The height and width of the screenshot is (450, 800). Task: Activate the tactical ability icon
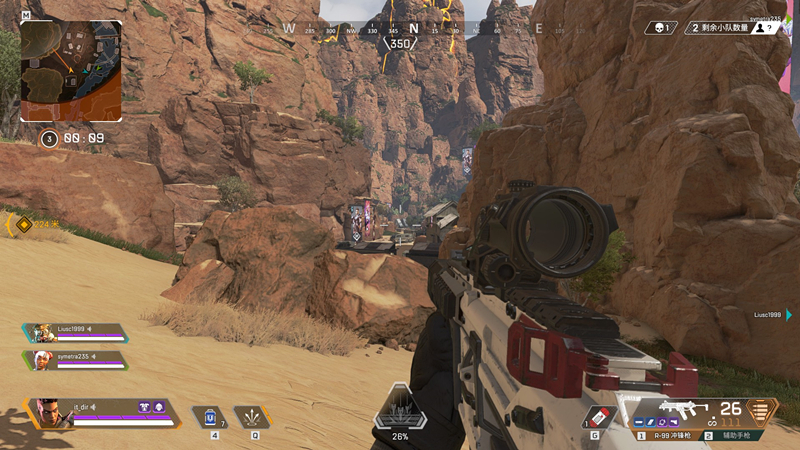(252, 416)
